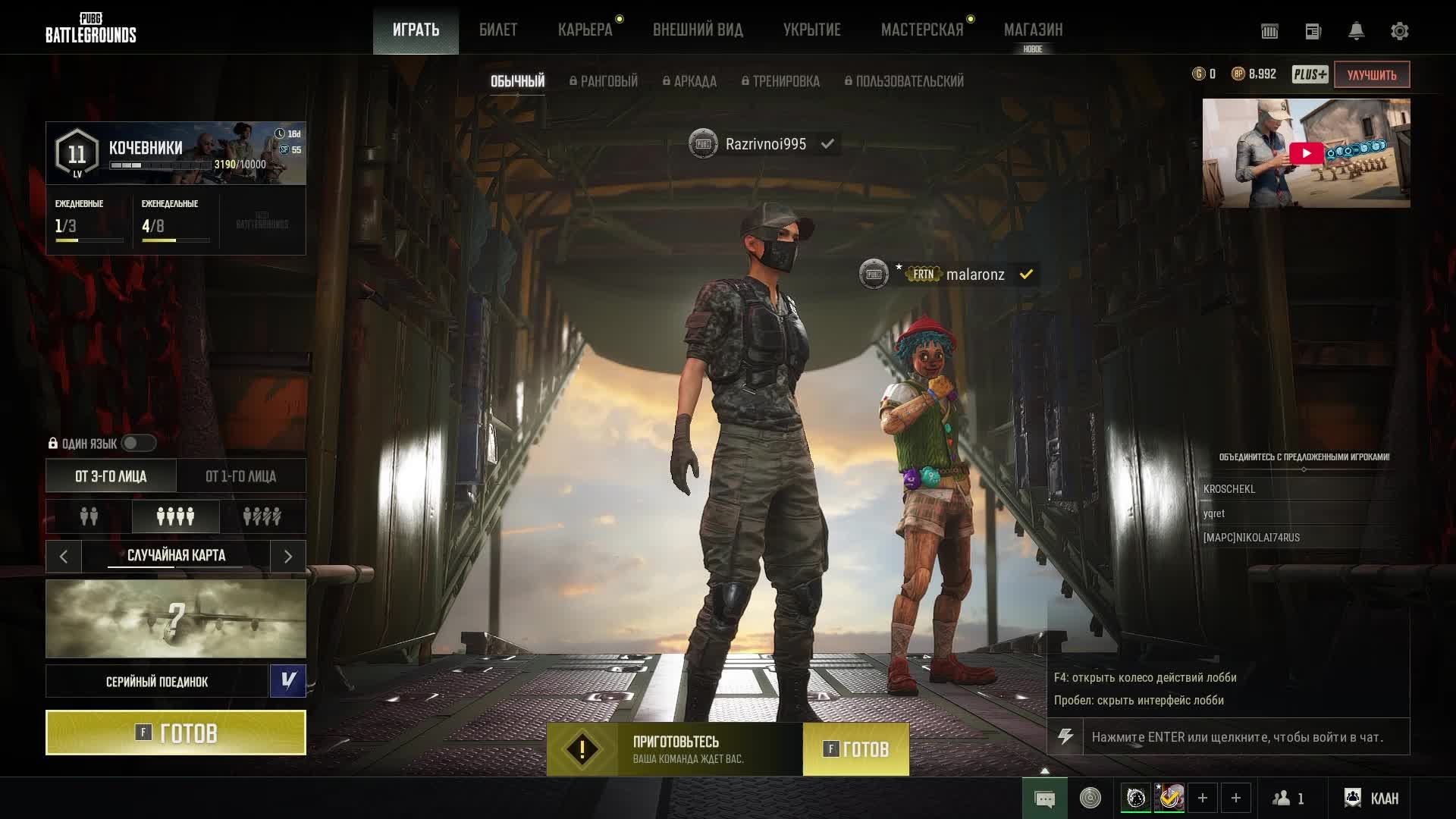
Task: Open next map with the right arrow
Action: pos(287,556)
